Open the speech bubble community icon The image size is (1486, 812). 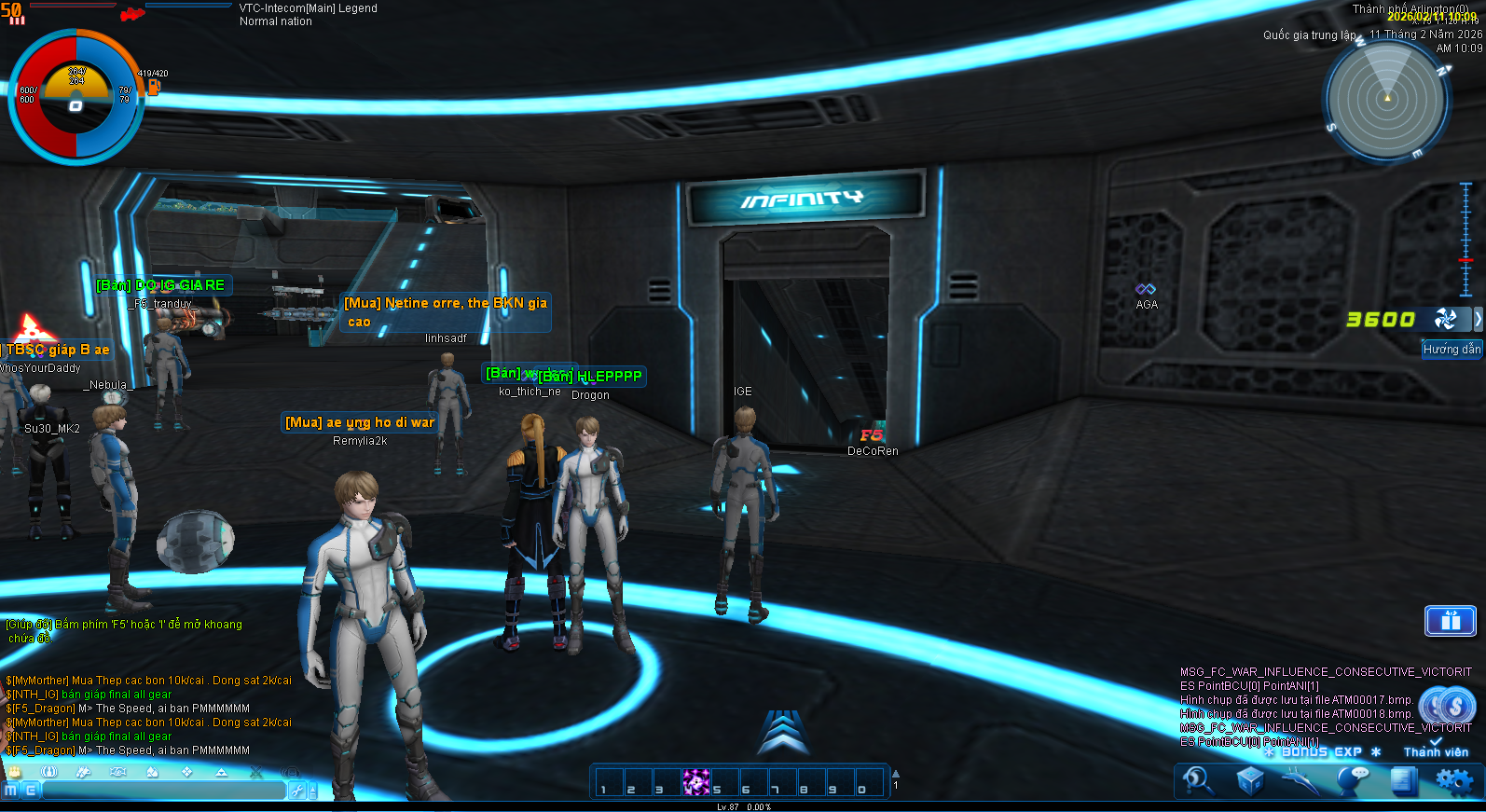[1353, 780]
